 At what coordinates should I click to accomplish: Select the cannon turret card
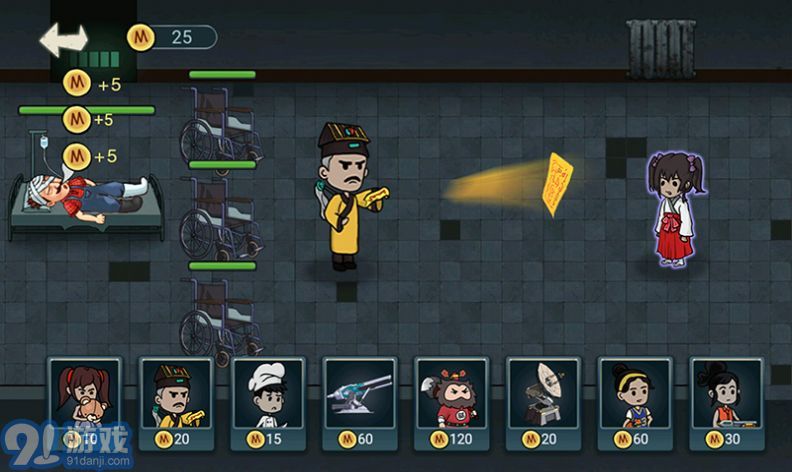coord(360,402)
